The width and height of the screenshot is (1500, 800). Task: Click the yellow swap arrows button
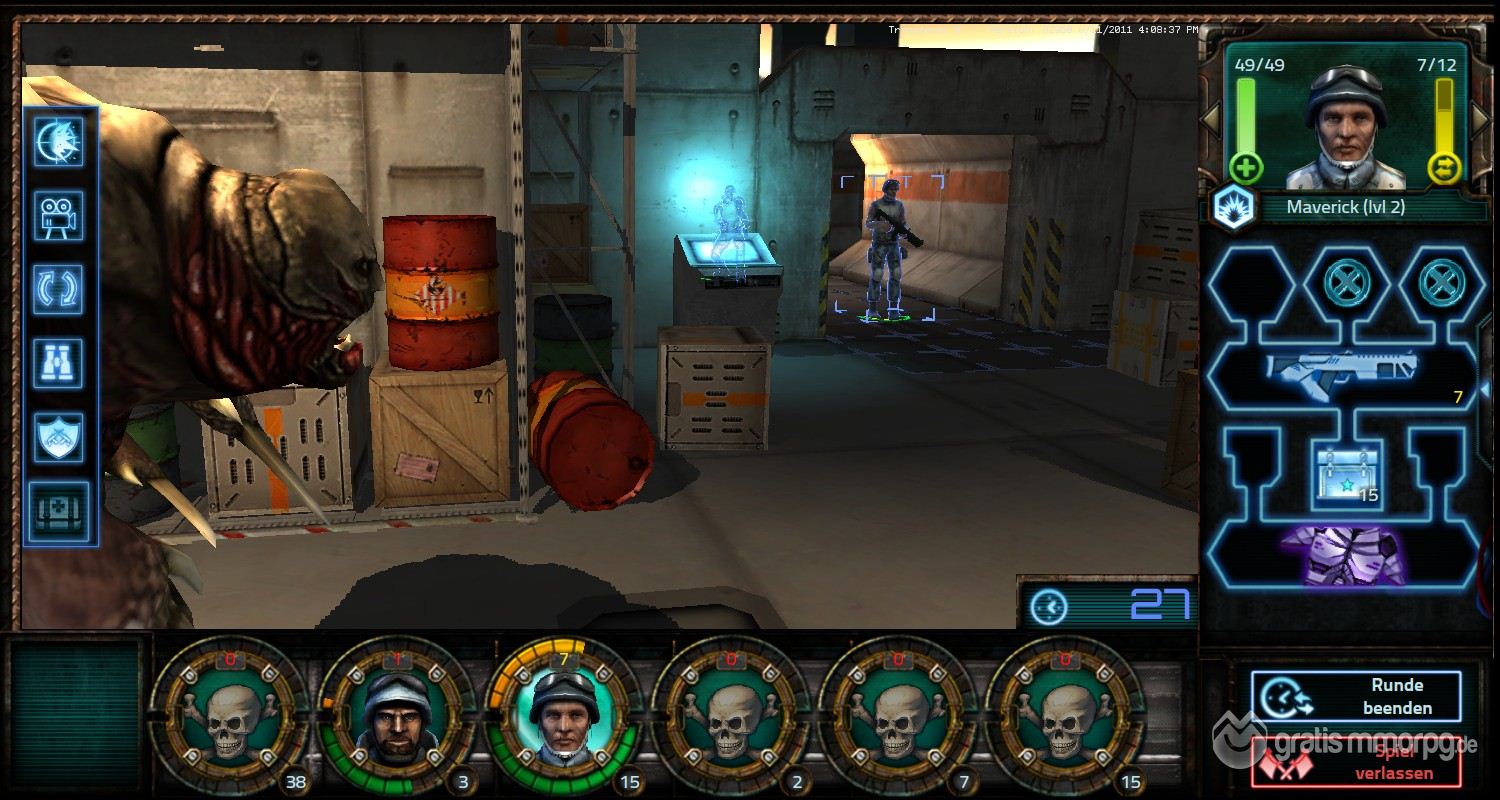point(1445,167)
